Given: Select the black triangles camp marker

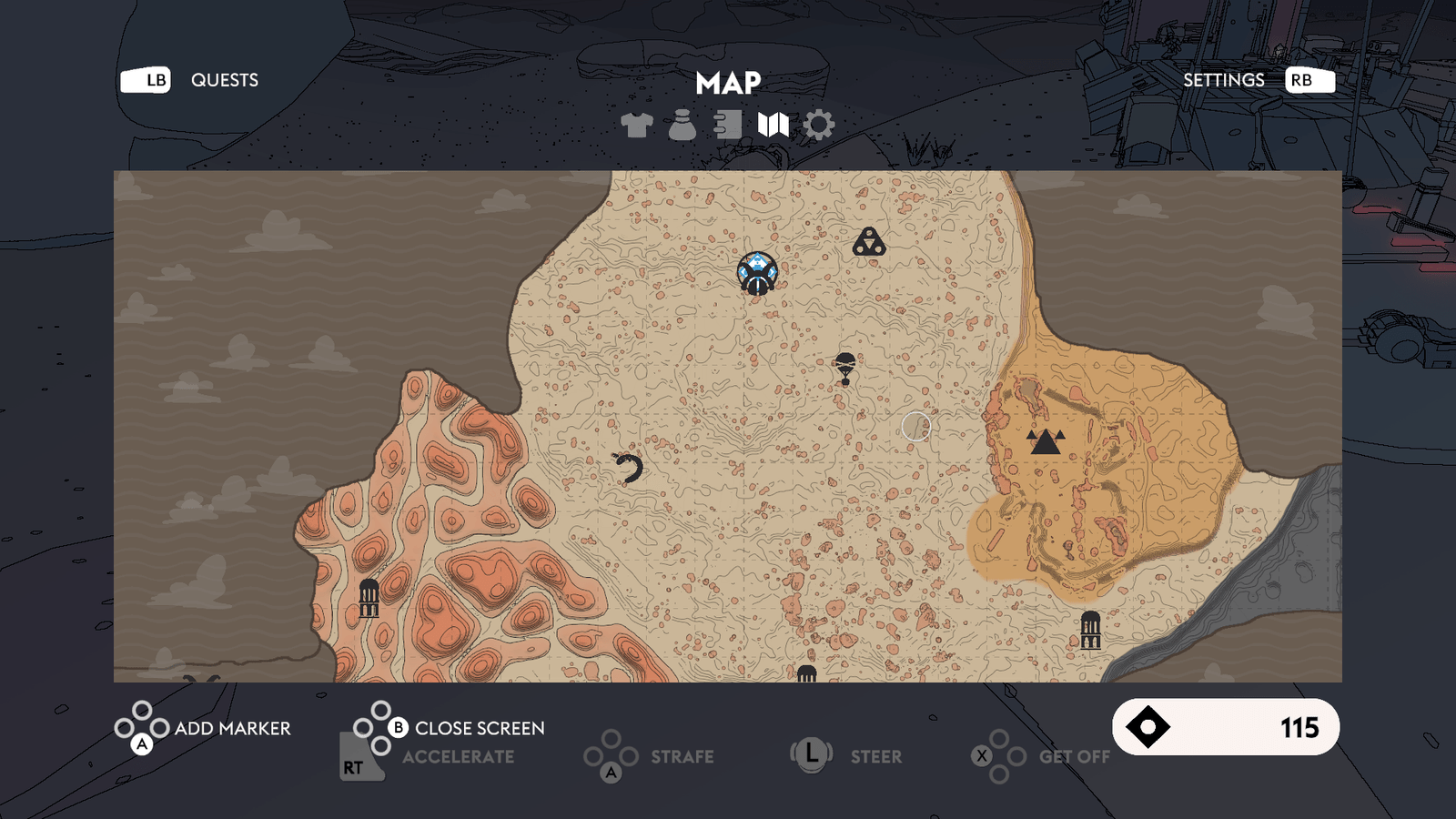Looking at the screenshot, I should click(1045, 441).
